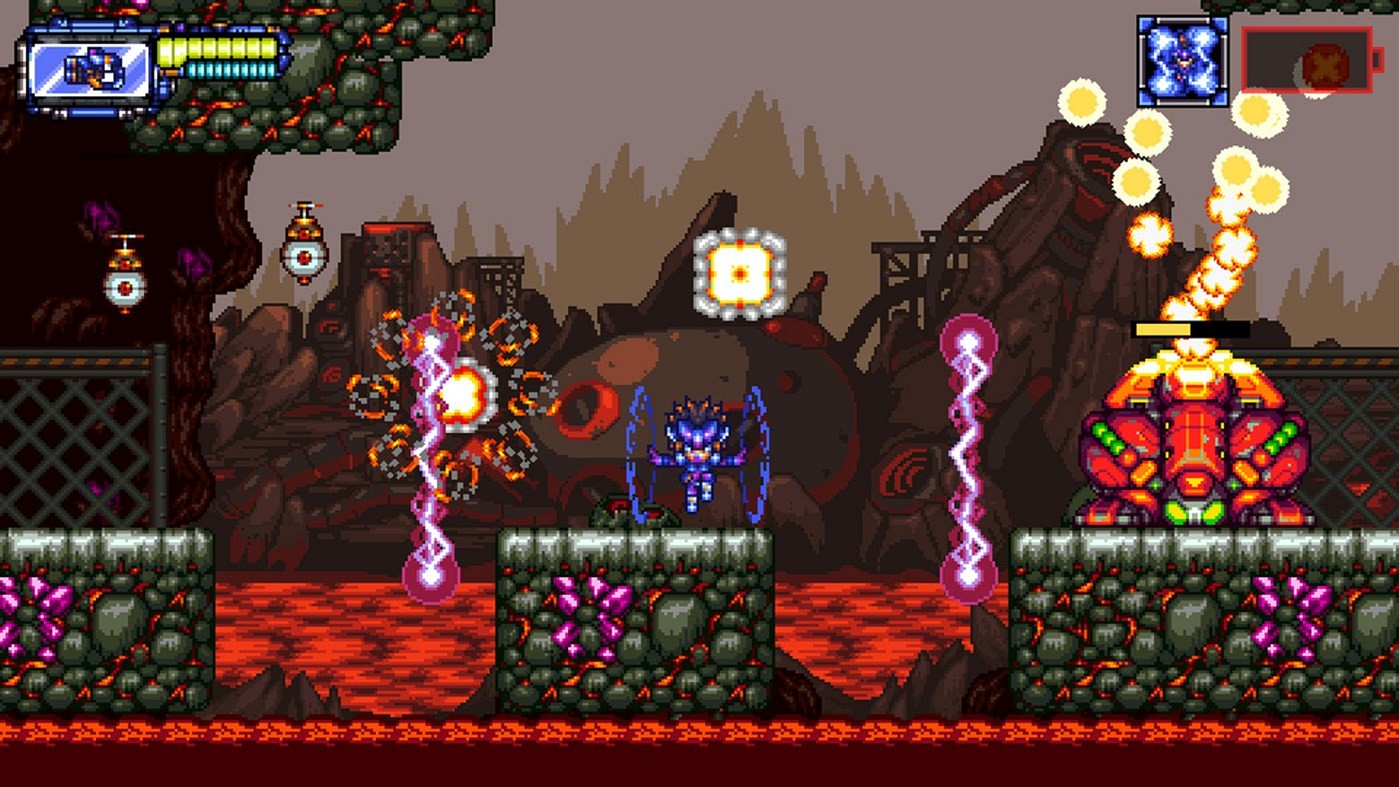This screenshot has width=1399, height=787.
Task: Click the boss health bar above the red mech
Action: 1190,328
